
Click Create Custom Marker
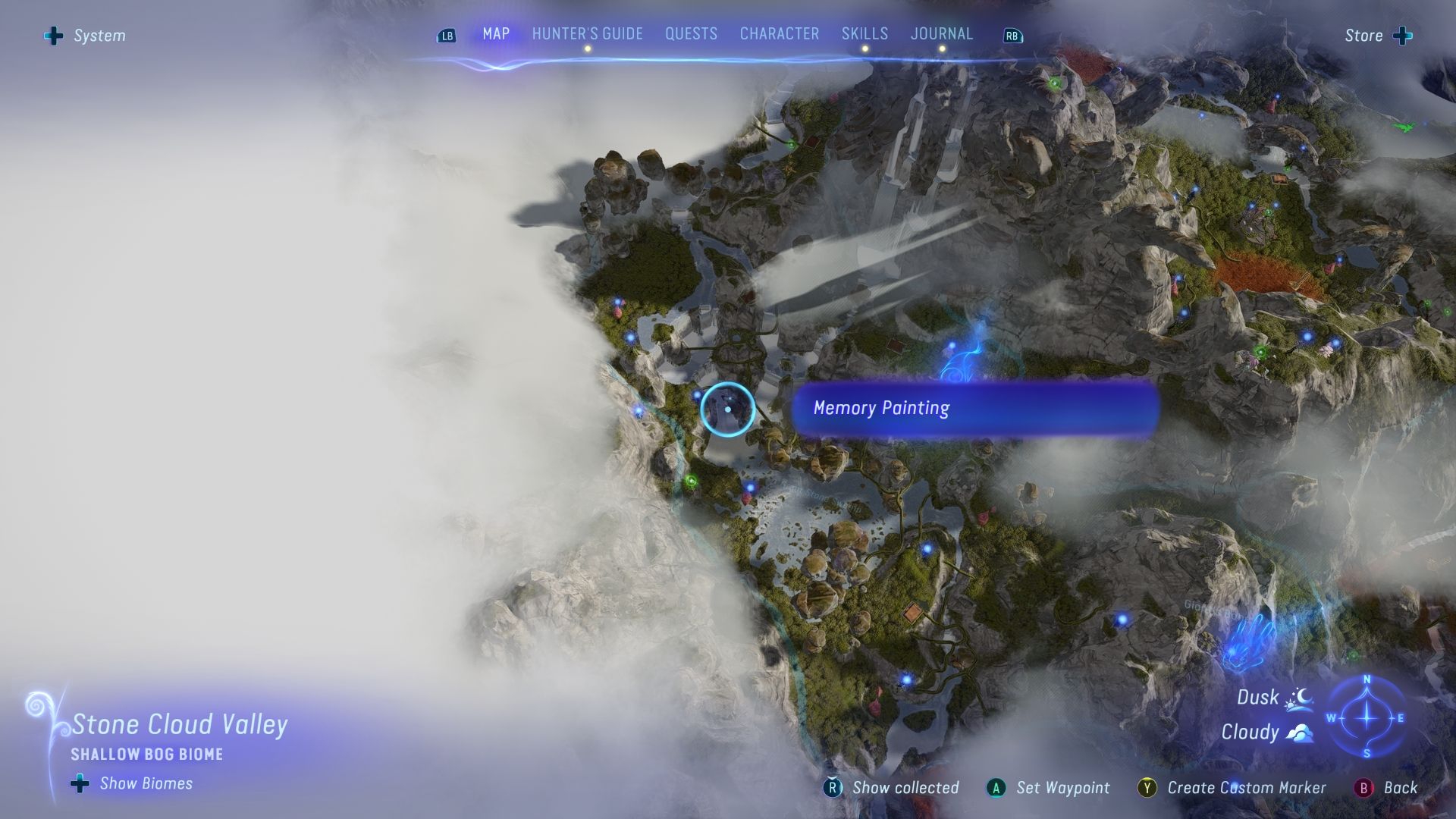(x=1246, y=788)
